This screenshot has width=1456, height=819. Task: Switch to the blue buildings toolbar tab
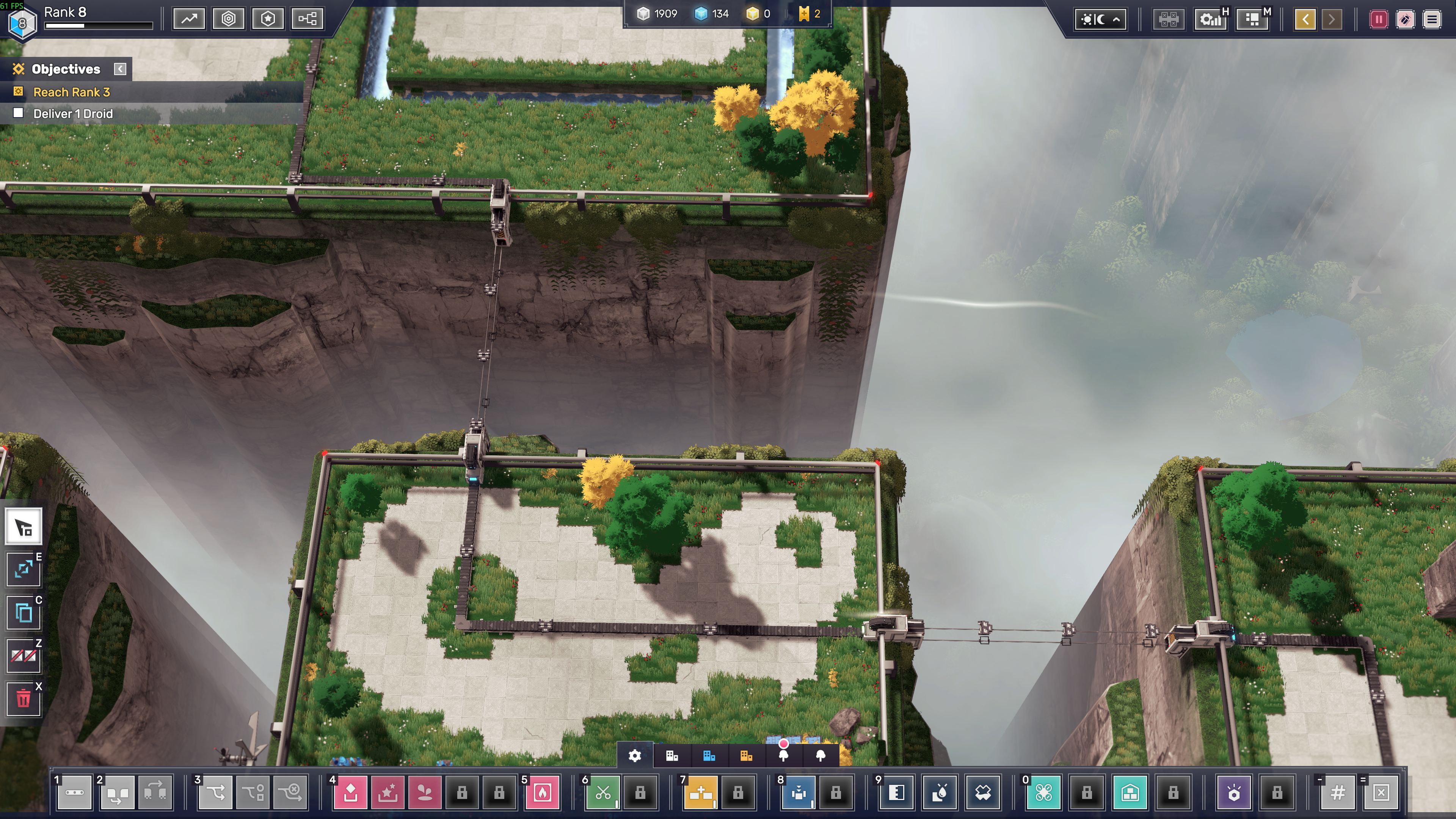(x=709, y=756)
